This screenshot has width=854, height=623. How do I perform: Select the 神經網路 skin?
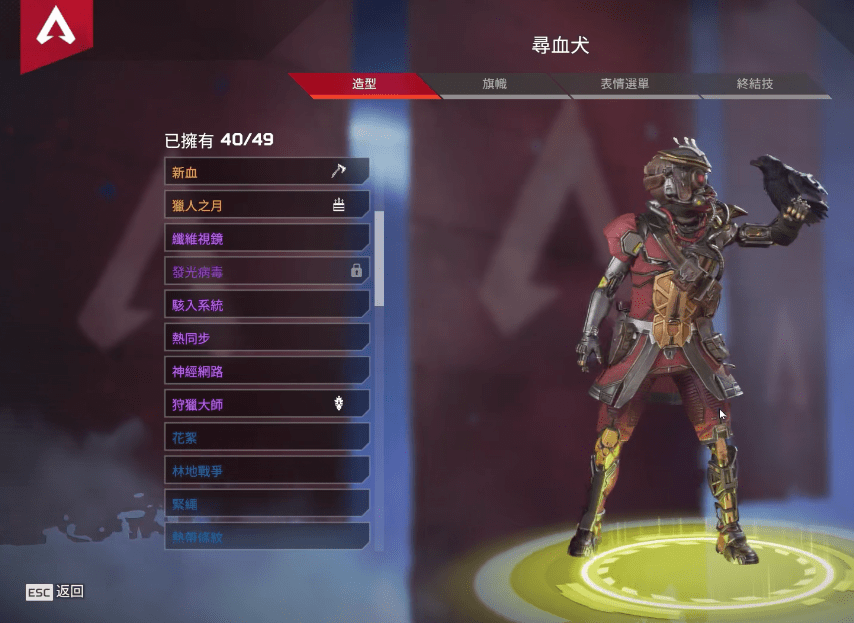tap(266, 371)
